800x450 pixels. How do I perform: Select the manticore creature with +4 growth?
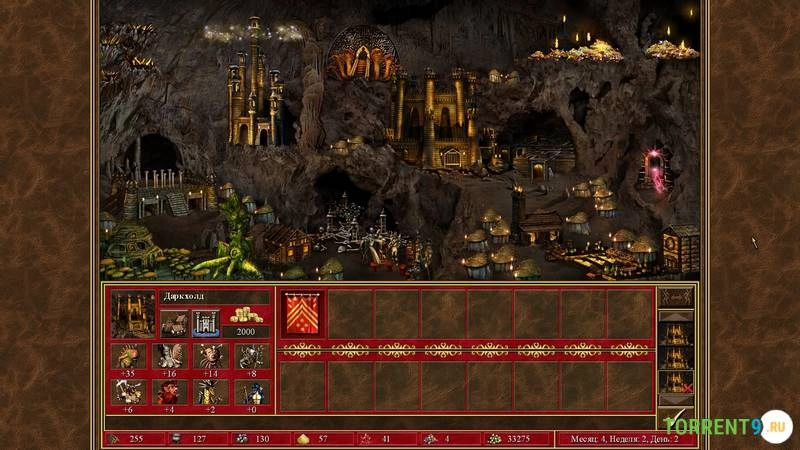pyautogui.click(x=169, y=391)
